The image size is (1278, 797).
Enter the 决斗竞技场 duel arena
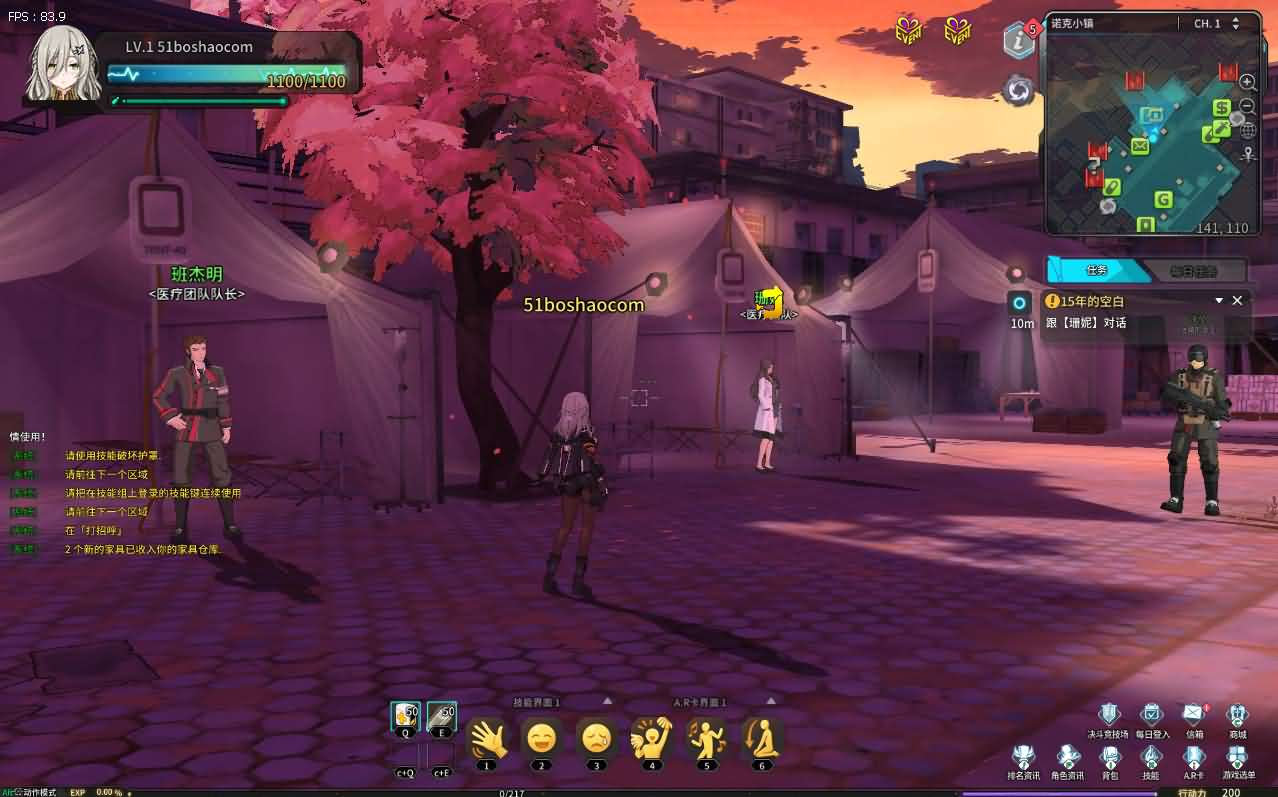pyautogui.click(x=1108, y=714)
